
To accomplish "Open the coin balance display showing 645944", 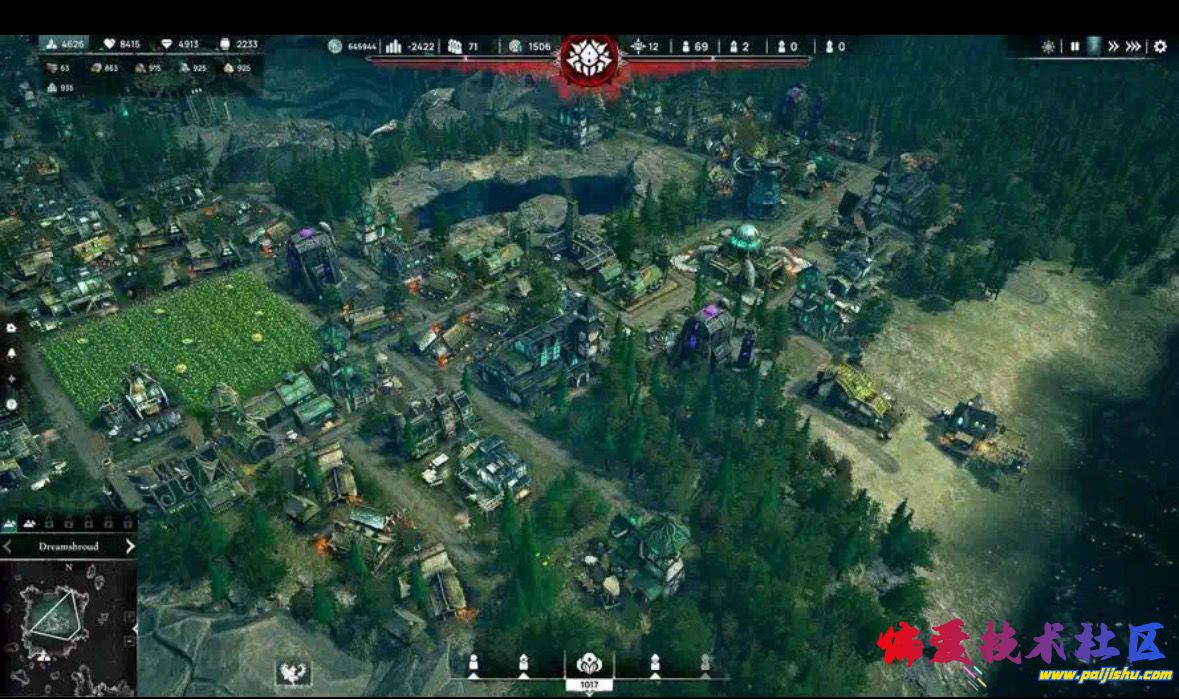I will [x=352, y=46].
